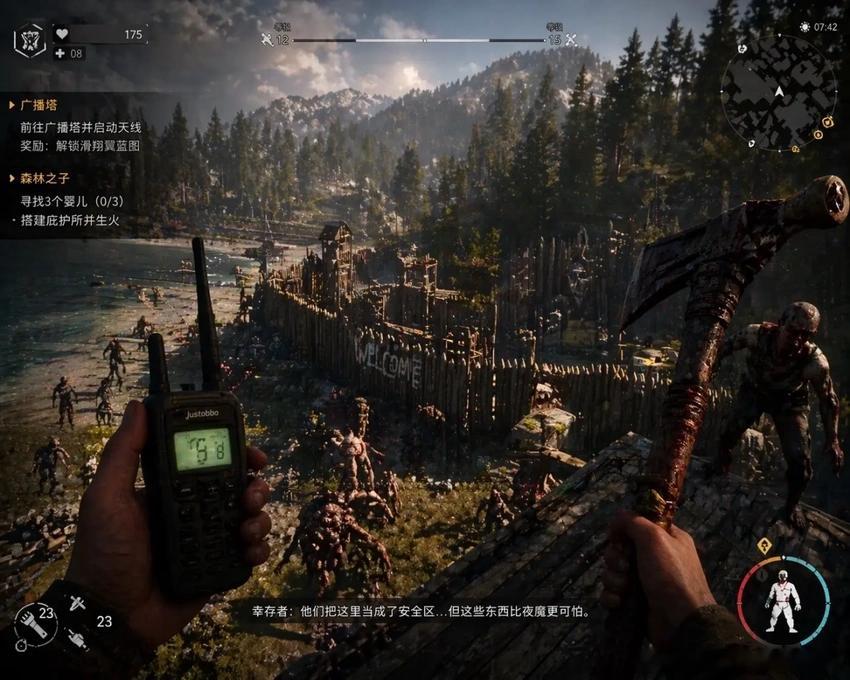850x680 pixels.
Task: Click the orange diamond alert icon
Action: (764, 546)
